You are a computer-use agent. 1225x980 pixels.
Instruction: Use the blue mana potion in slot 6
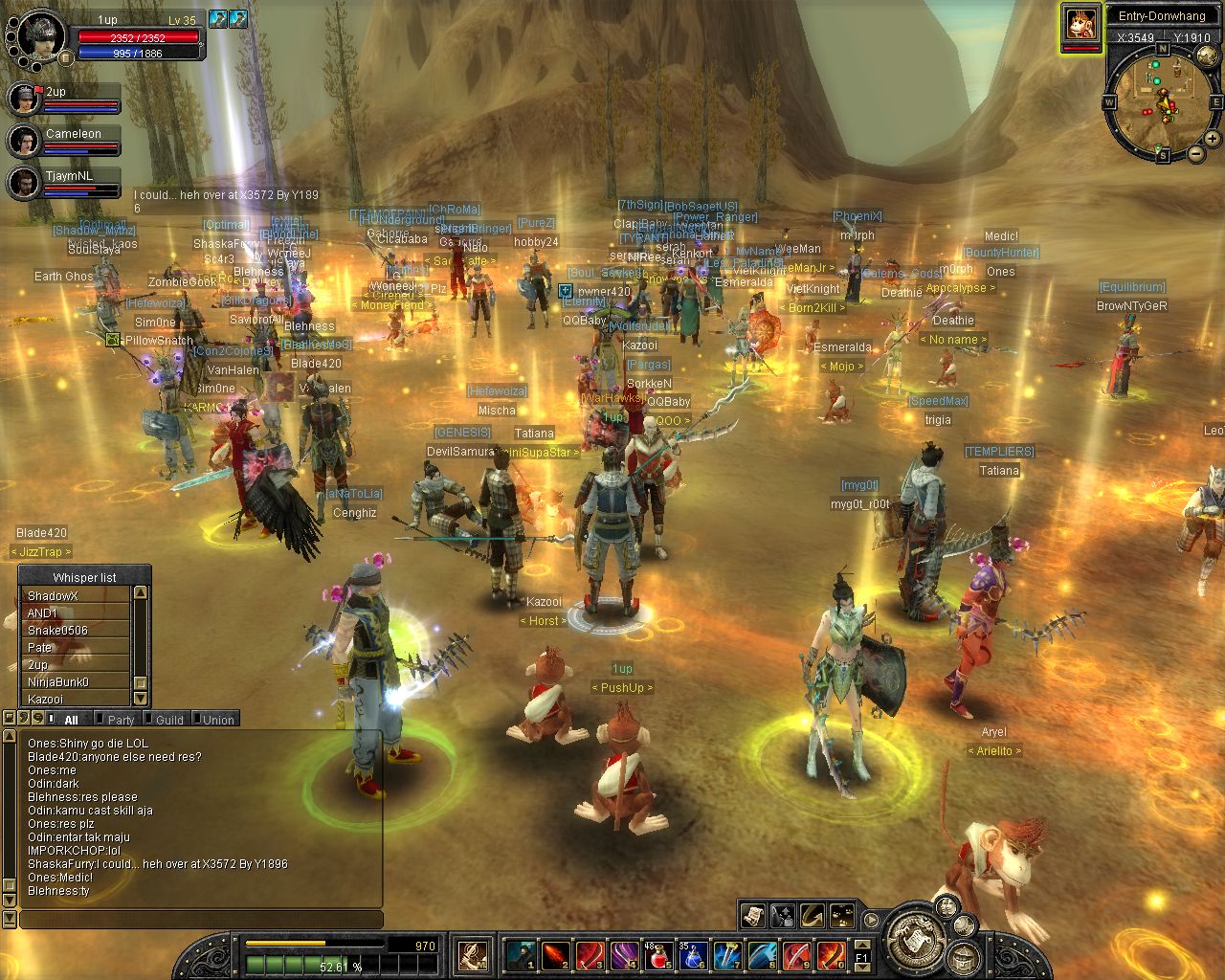694,955
